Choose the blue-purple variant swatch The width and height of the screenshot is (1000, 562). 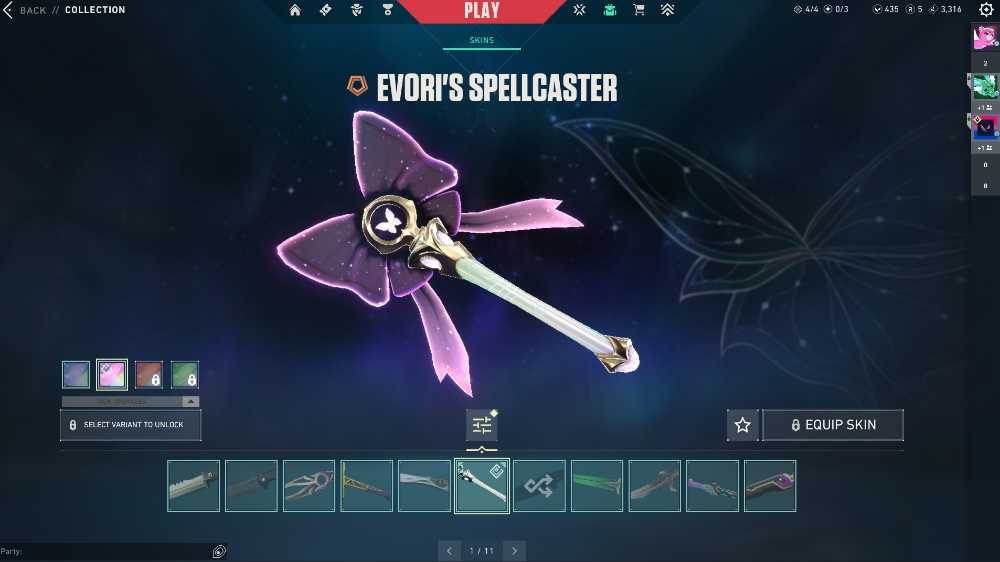tap(76, 375)
